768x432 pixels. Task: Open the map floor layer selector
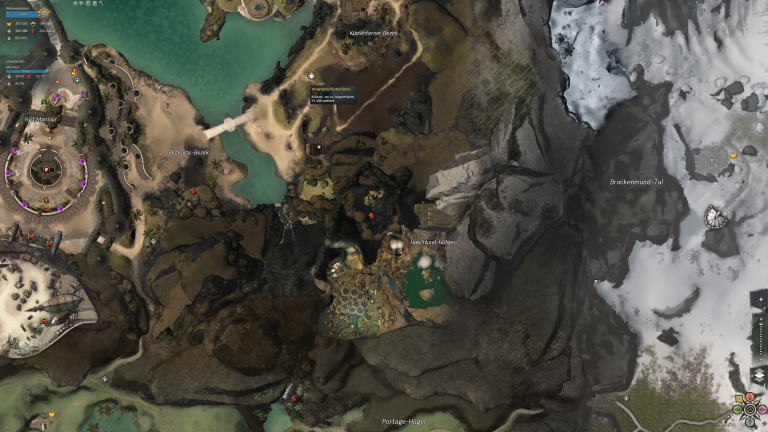click(x=757, y=375)
